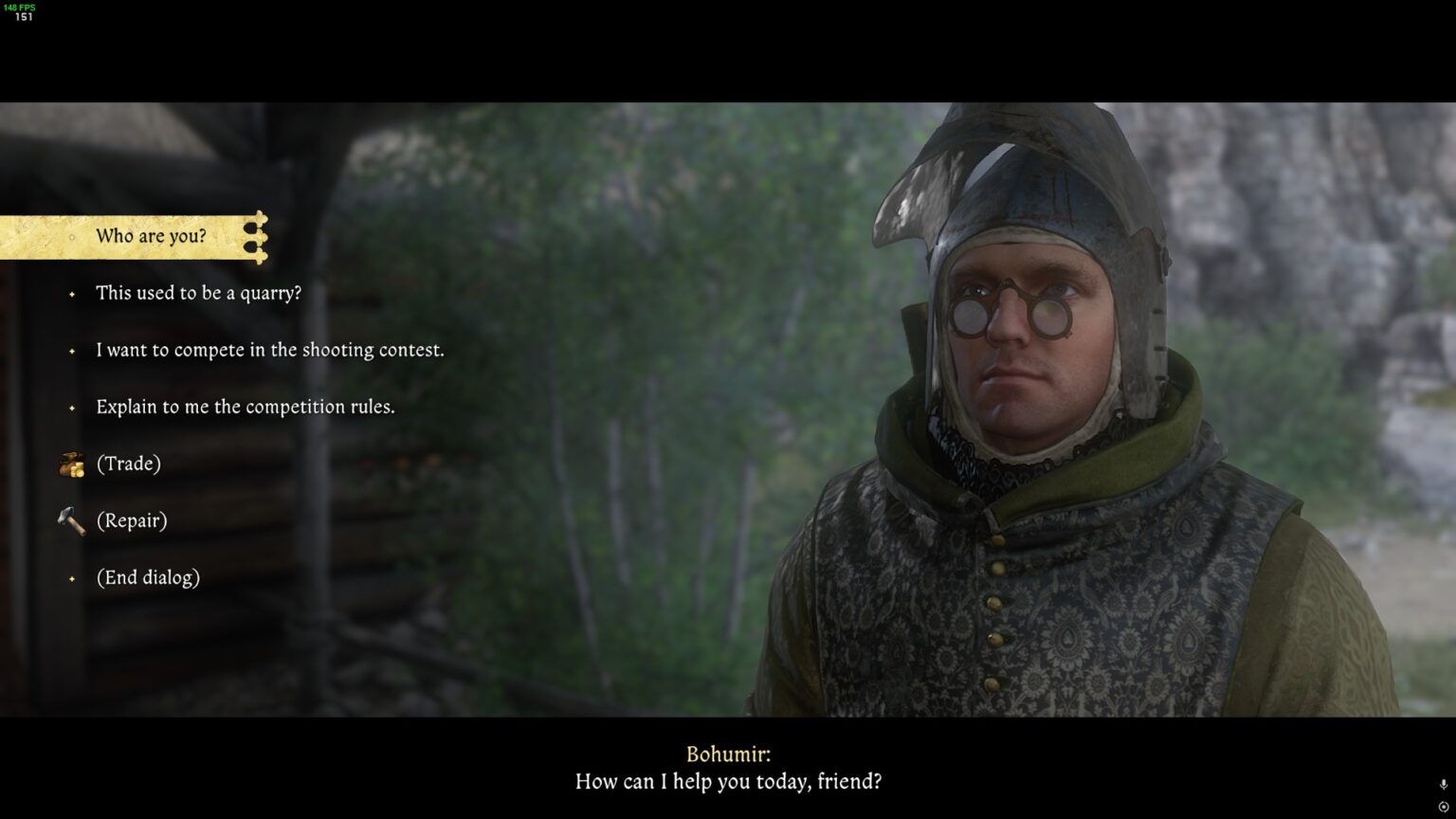Screen dimensions: 1456x819
Task: Select 'This used to be a quarry?'
Action: (198, 294)
